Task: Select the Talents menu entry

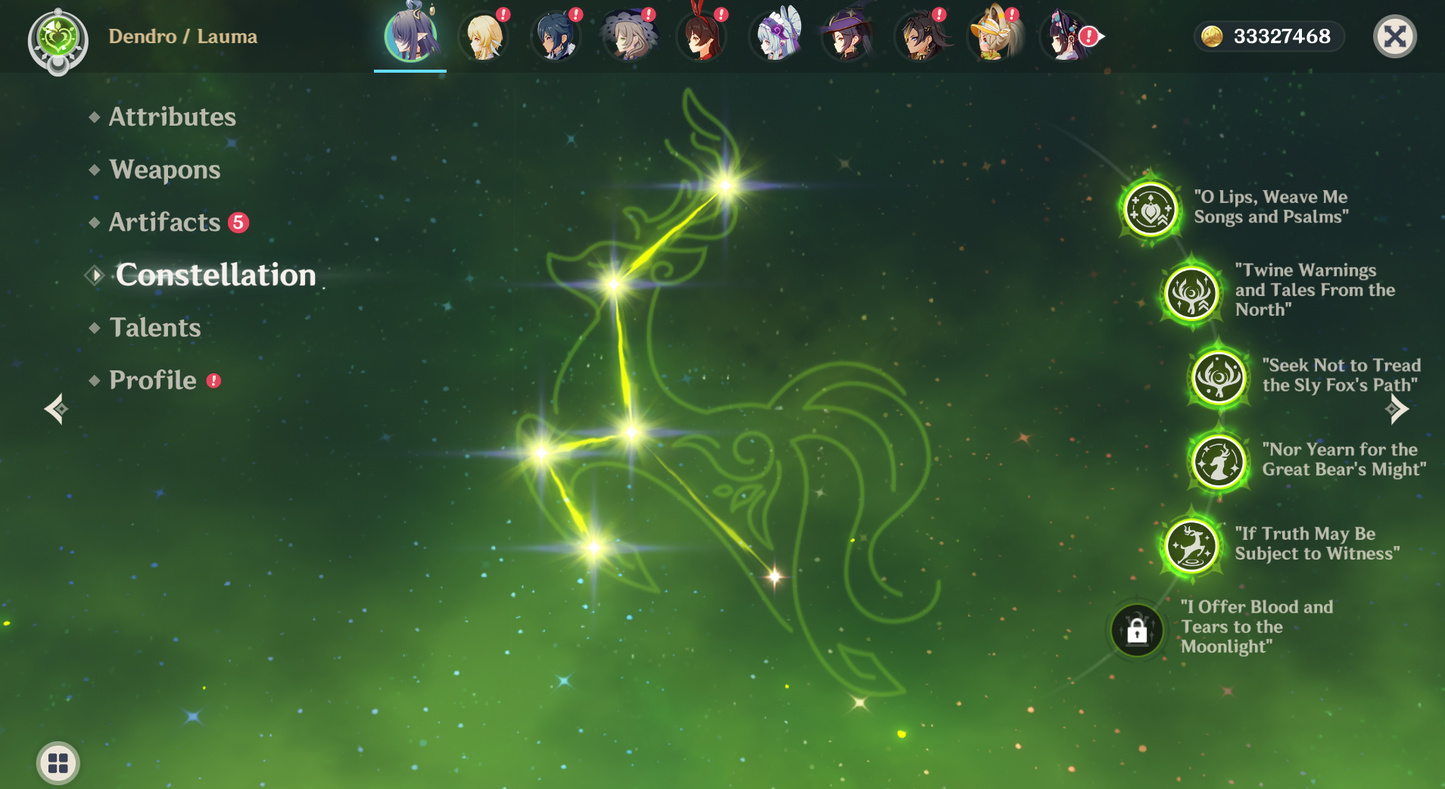Action: tap(155, 328)
